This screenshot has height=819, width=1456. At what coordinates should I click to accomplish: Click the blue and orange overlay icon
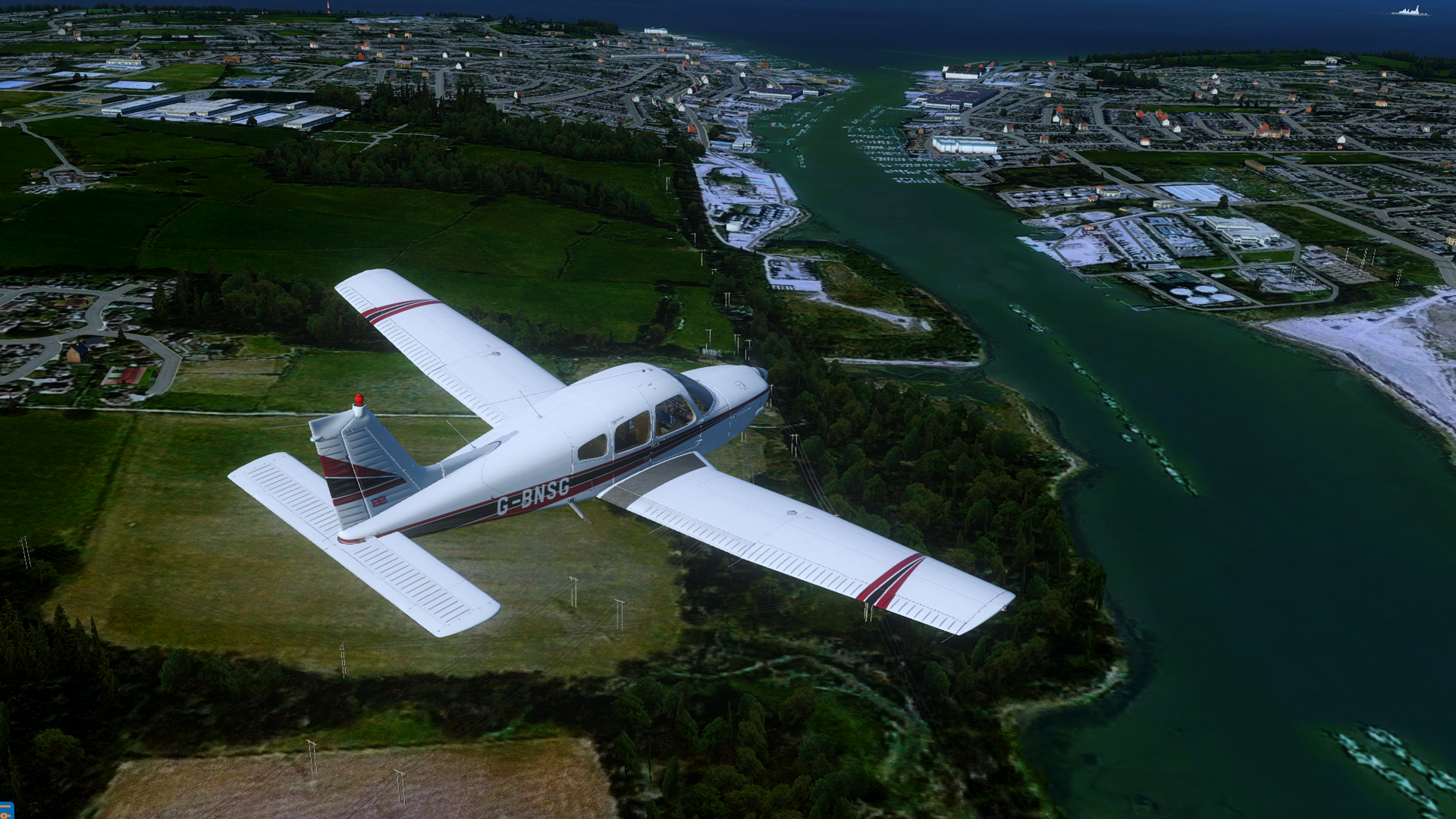pos(6,811)
